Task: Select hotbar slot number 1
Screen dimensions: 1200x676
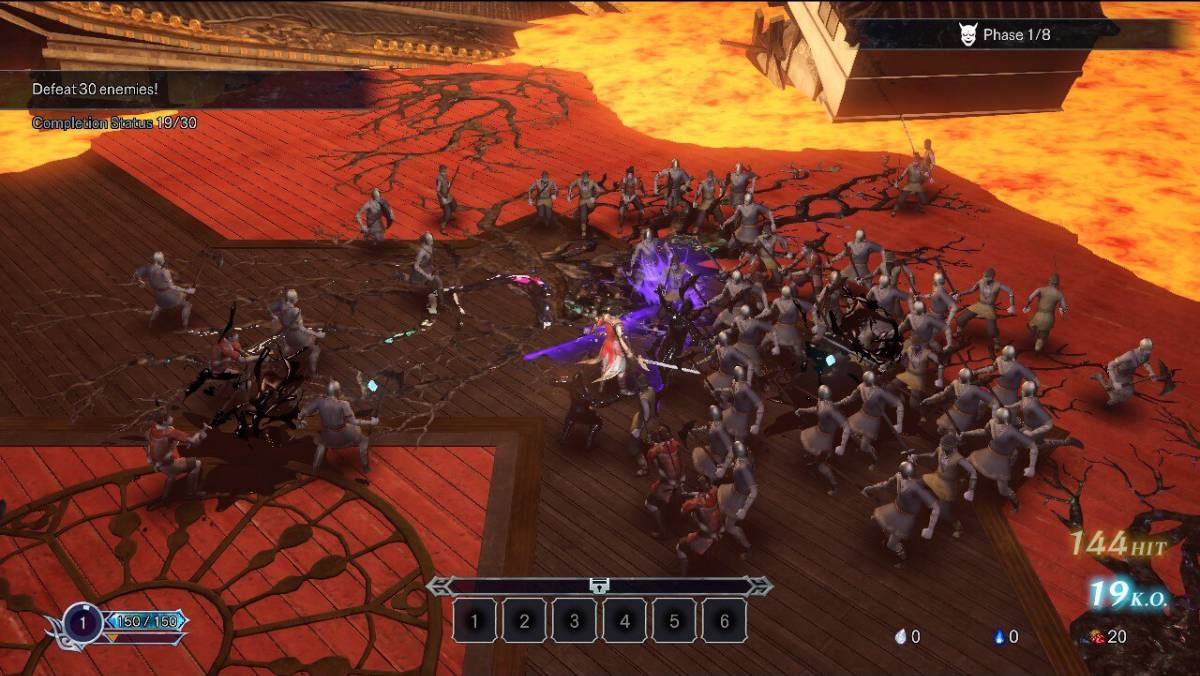Action: 474,621
